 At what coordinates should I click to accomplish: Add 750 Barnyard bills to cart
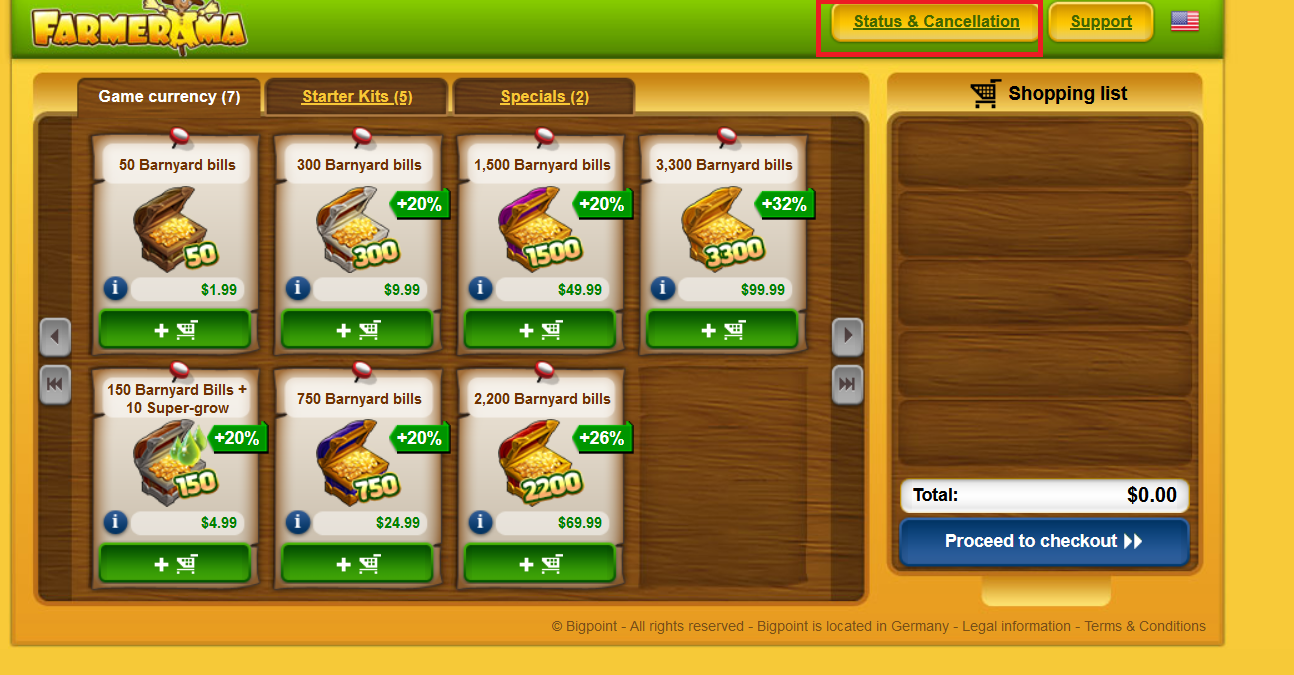357,563
